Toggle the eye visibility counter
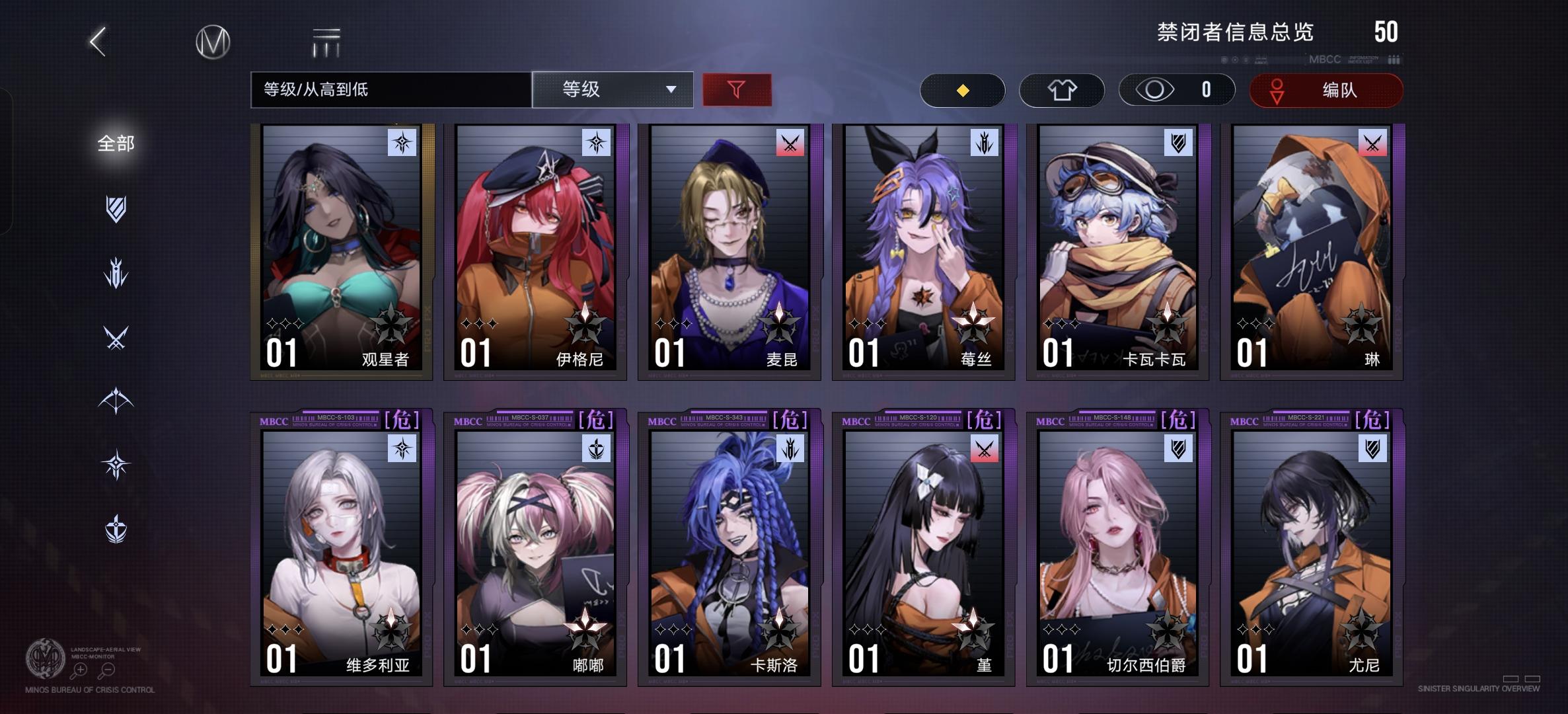1568x714 pixels. (x=1176, y=90)
